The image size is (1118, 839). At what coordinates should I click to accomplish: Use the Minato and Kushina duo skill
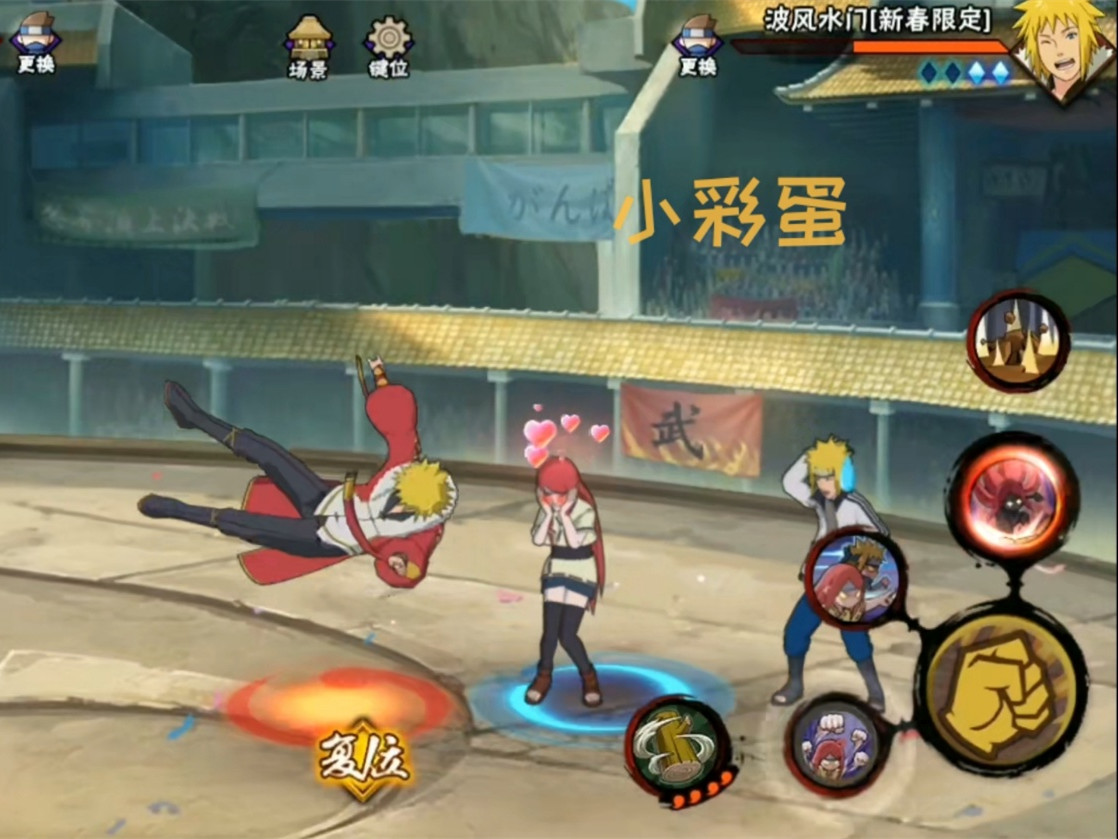(855, 579)
